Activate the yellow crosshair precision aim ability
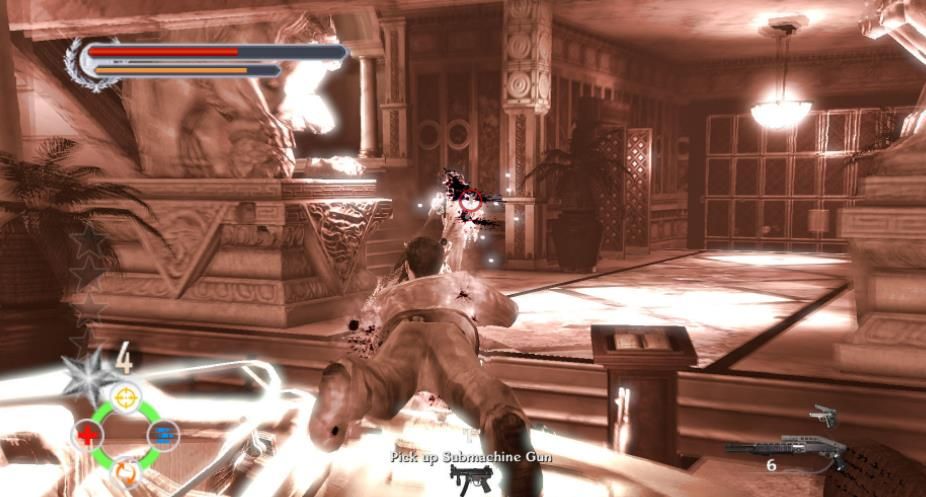 (124, 398)
